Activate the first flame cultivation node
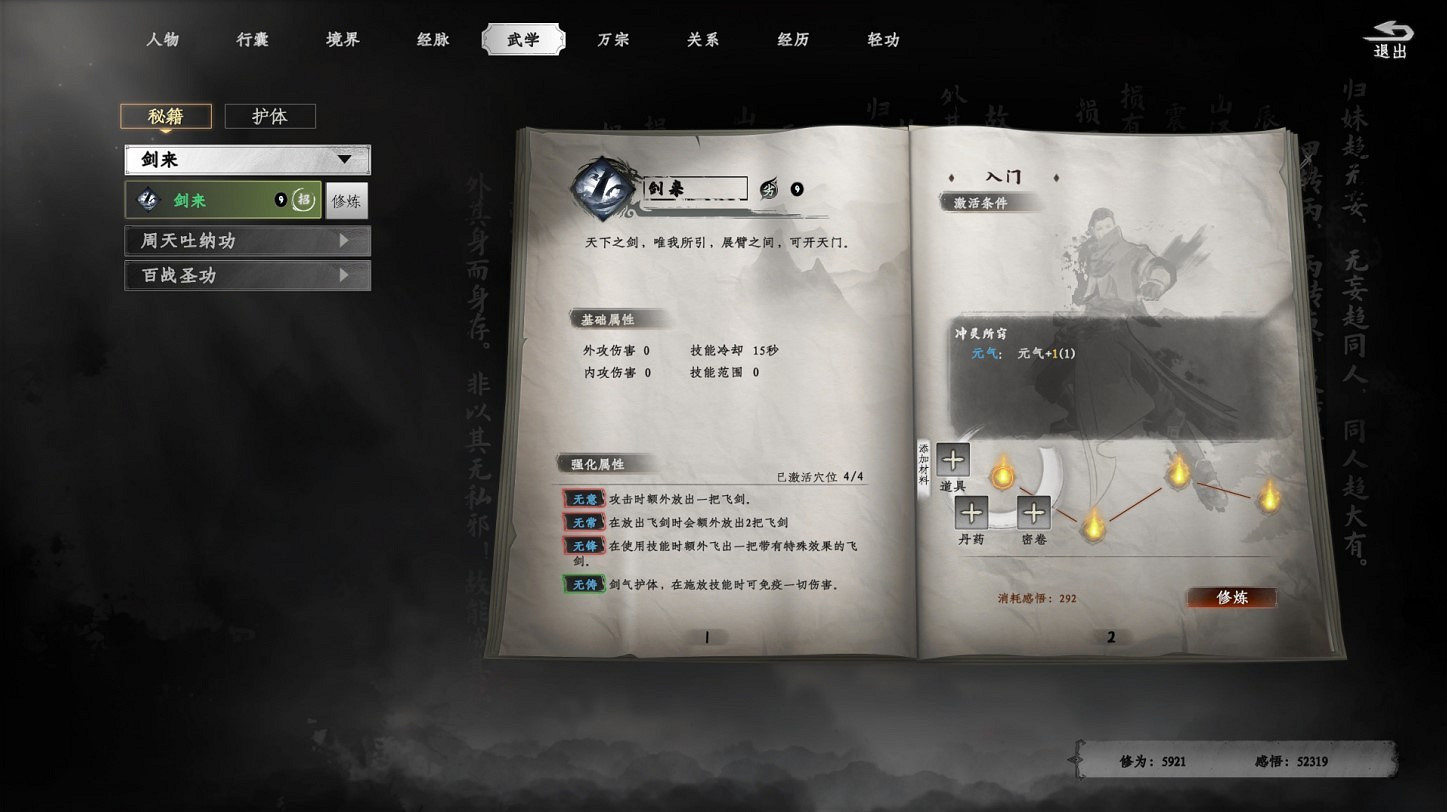The width and height of the screenshot is (1447, 812). tap(1002, 475)
